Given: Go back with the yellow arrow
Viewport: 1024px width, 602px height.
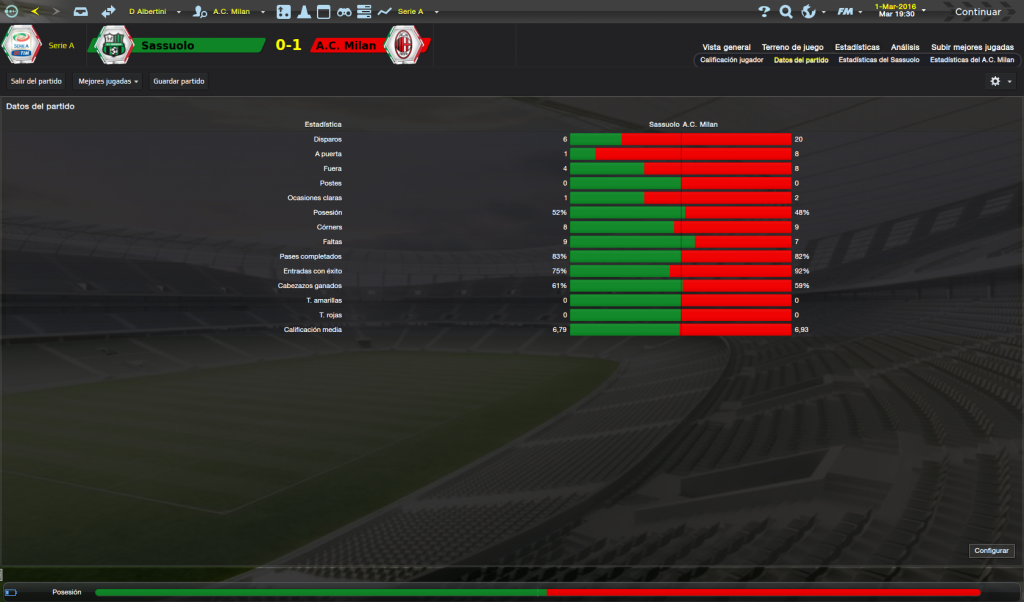Looking at the screenshot, I should (x=35, y=12).
